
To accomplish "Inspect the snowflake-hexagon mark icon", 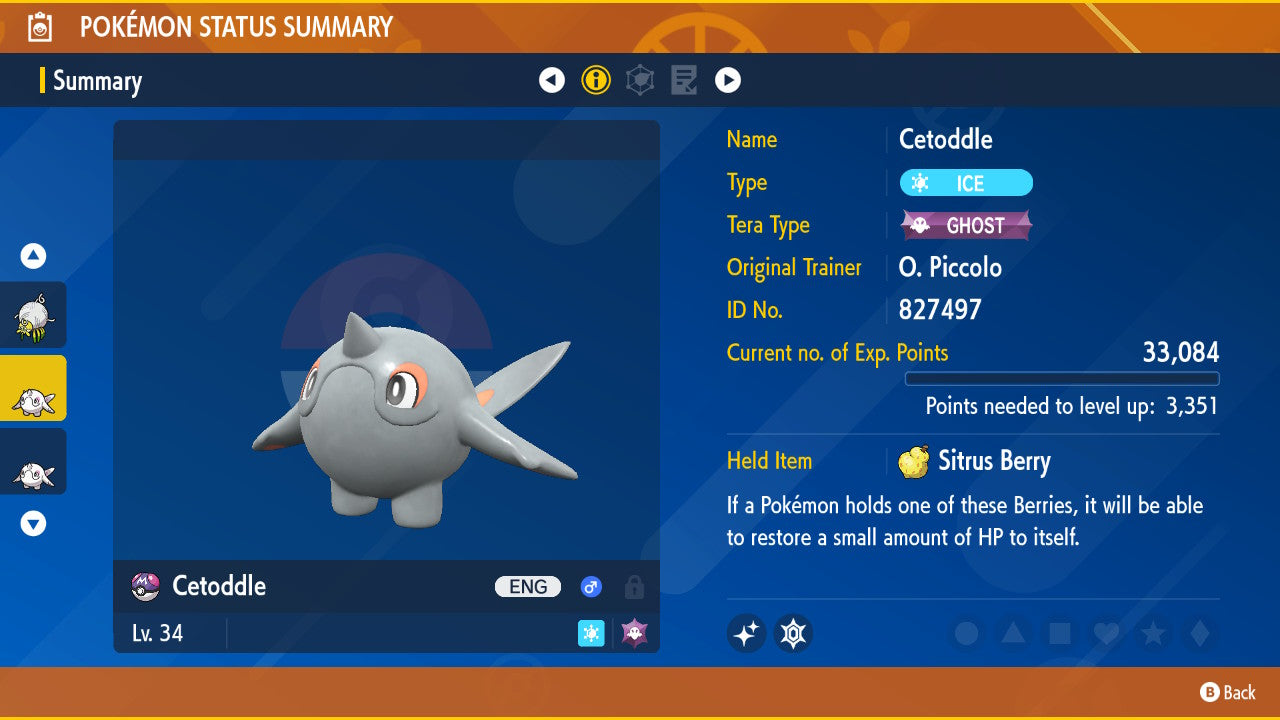I will 793,633.
